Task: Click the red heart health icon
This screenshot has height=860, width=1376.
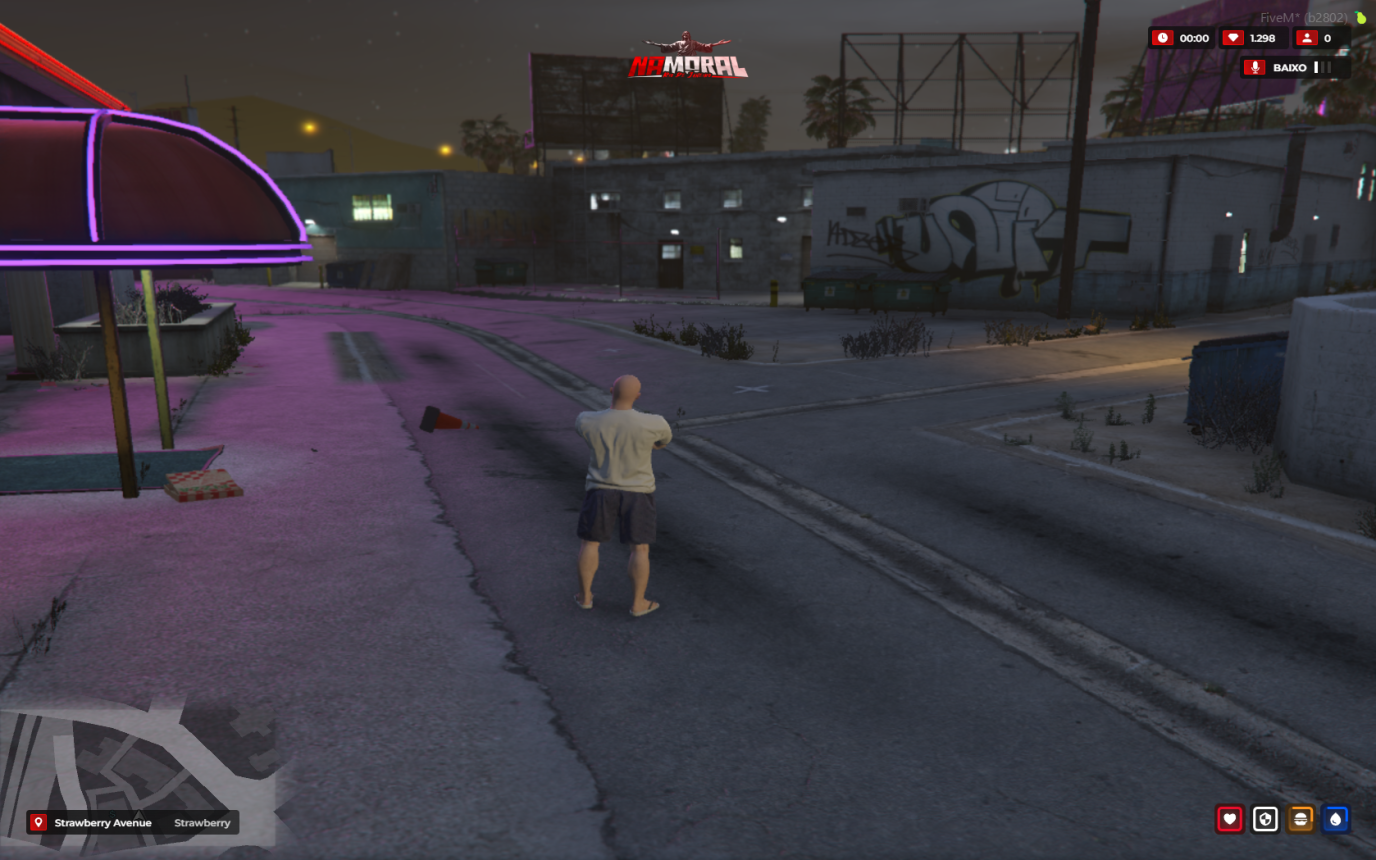Action: coord(1229,819)
